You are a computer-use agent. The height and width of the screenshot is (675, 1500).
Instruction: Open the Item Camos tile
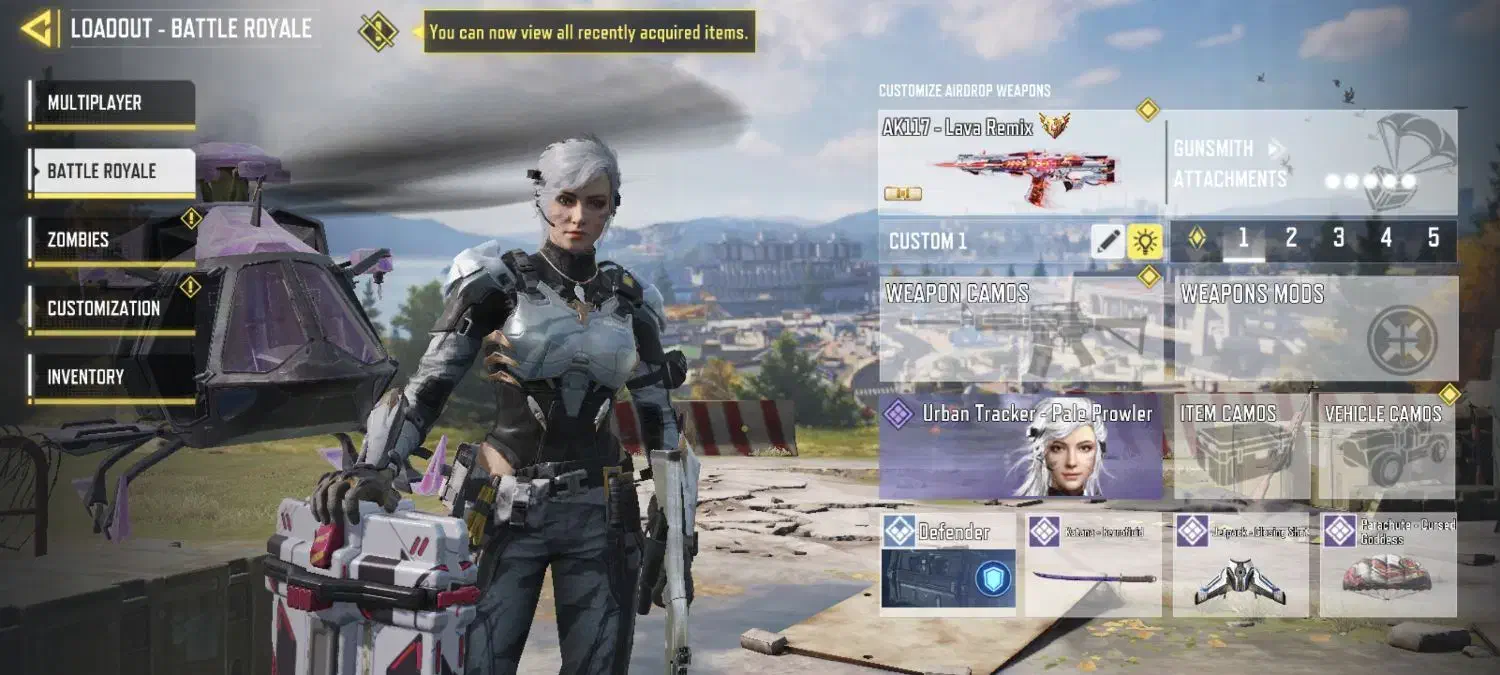tap(1240, 446)
